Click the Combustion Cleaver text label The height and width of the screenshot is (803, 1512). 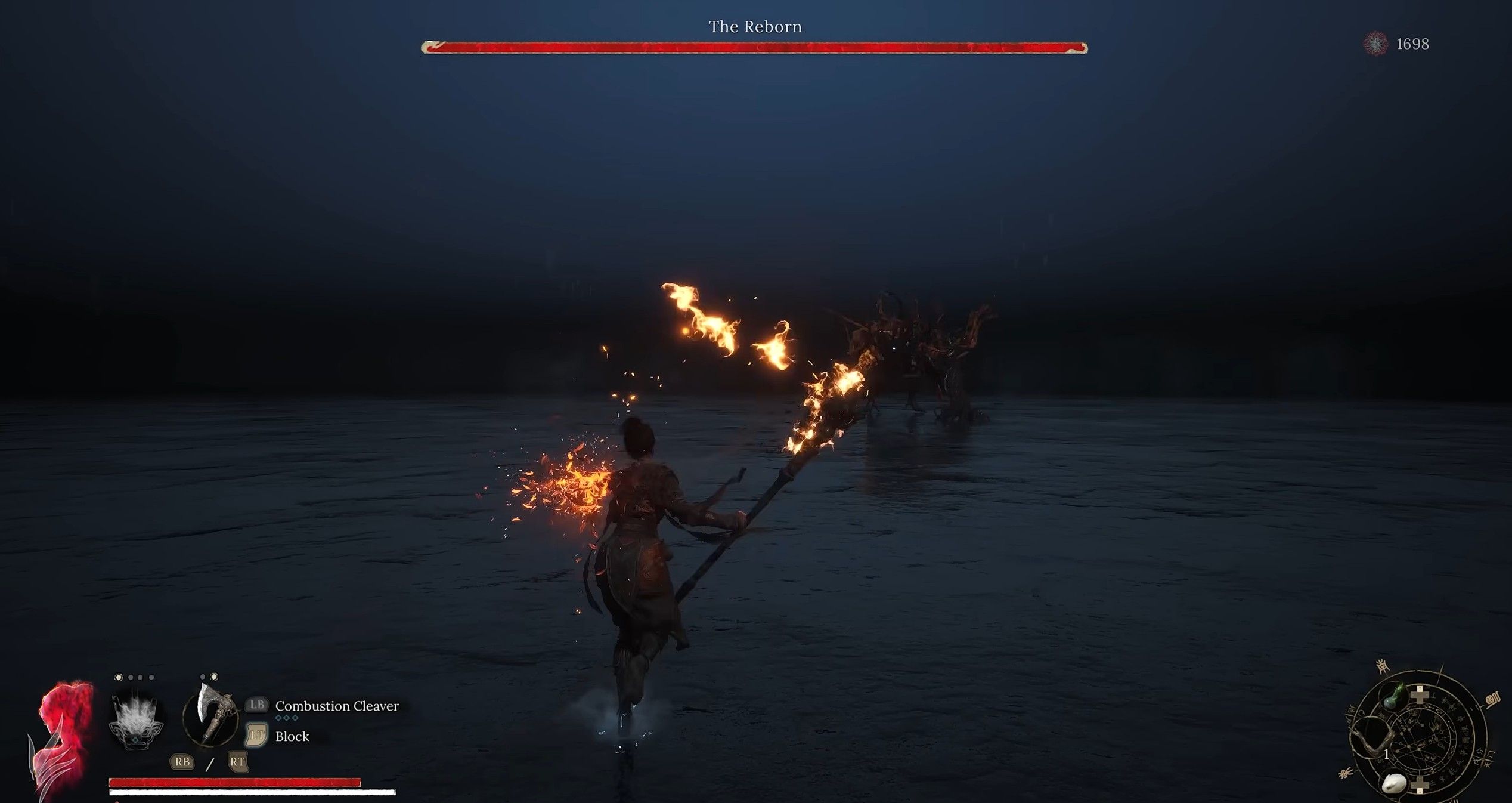click(x=337, y=706)
